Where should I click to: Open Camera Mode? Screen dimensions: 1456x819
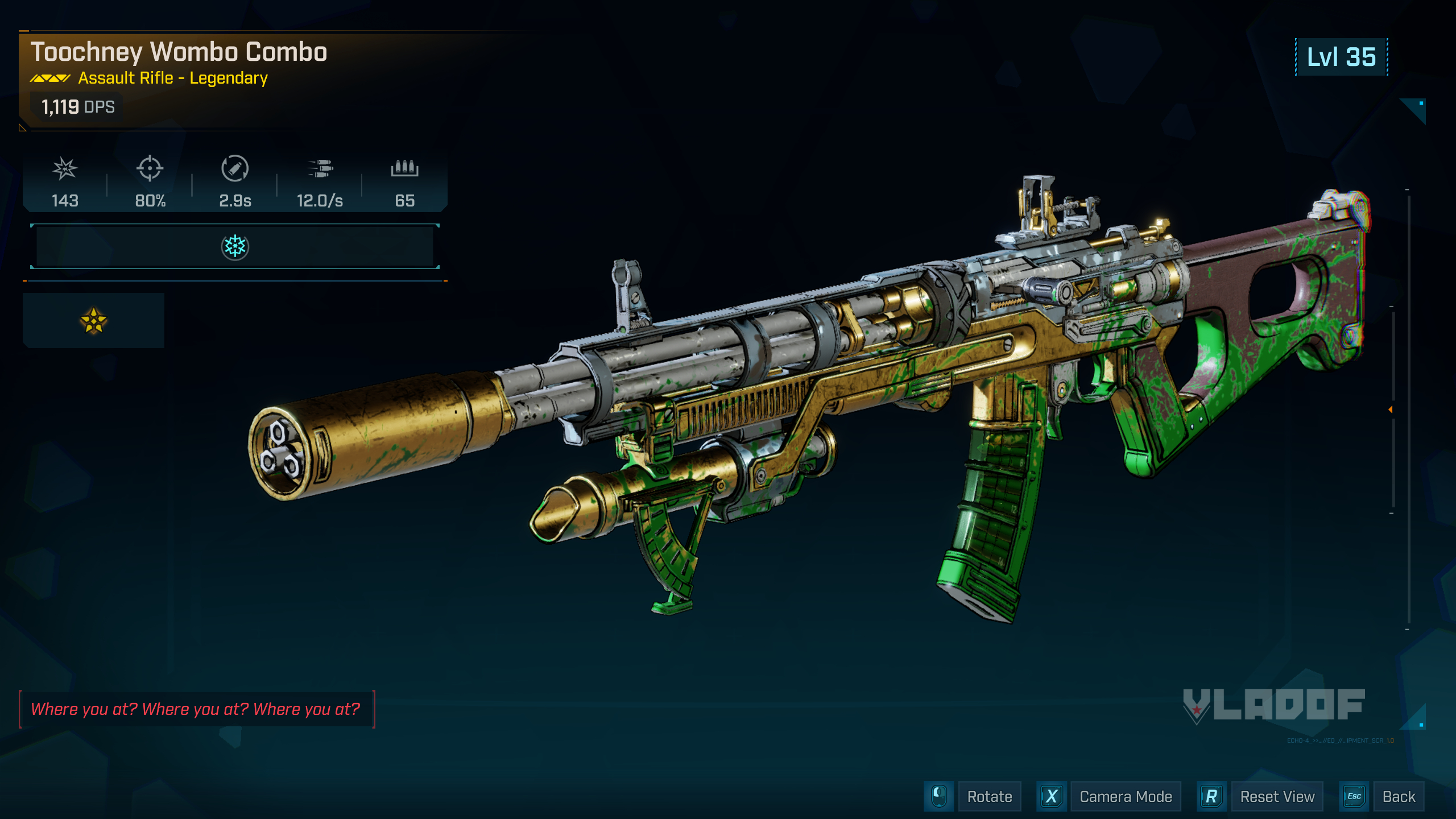click(x=1126, y=796)
